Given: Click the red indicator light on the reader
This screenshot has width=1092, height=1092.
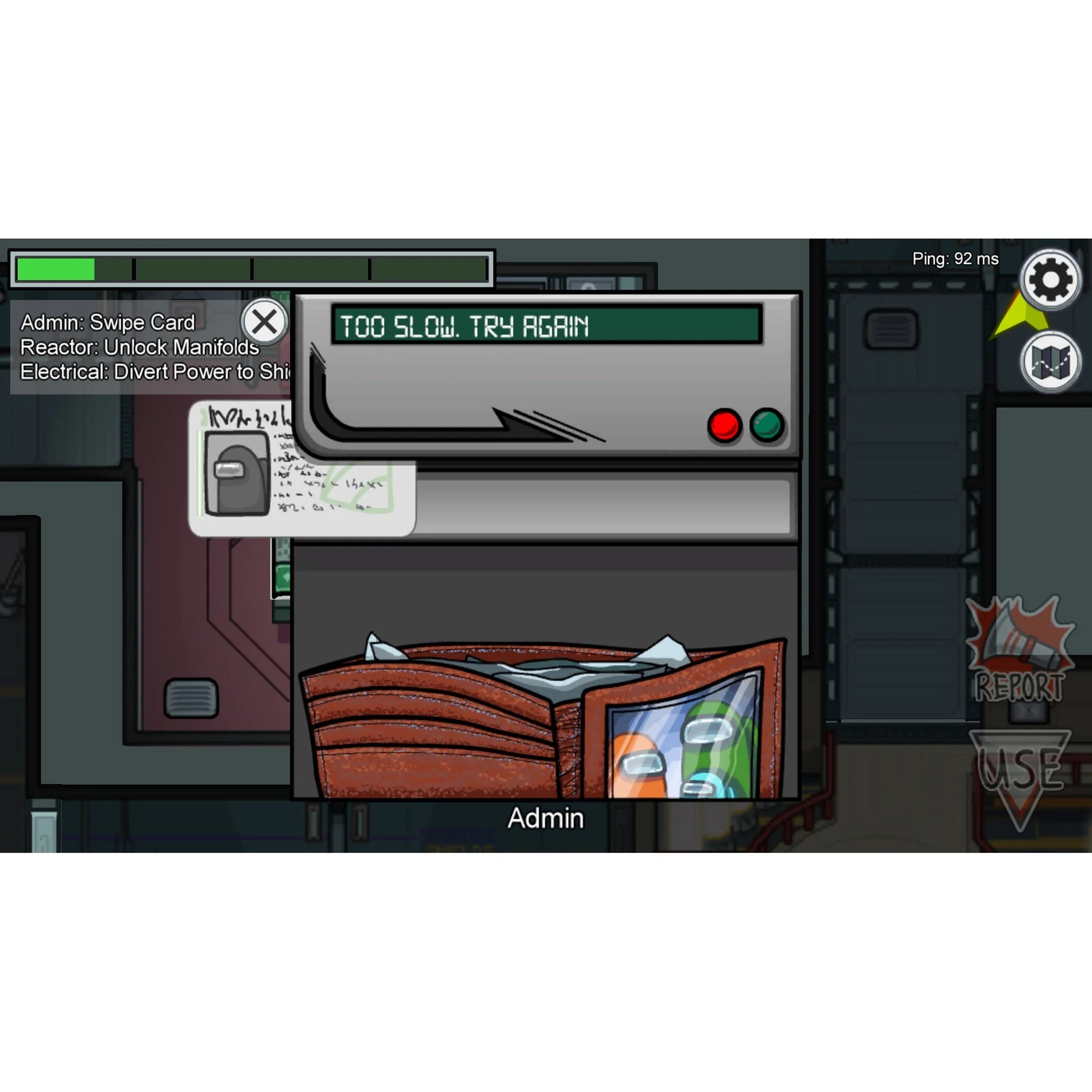Looking at the screenshot, I should [x=725, y=425].
